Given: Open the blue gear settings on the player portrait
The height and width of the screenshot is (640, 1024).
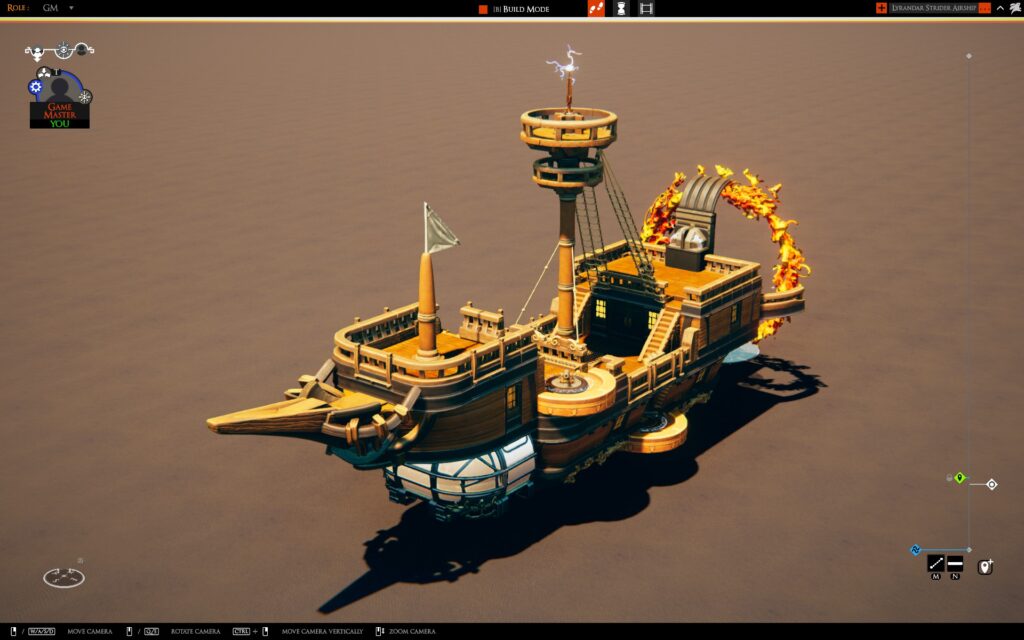Looking at the screenshot, I should tap(36, 87).
